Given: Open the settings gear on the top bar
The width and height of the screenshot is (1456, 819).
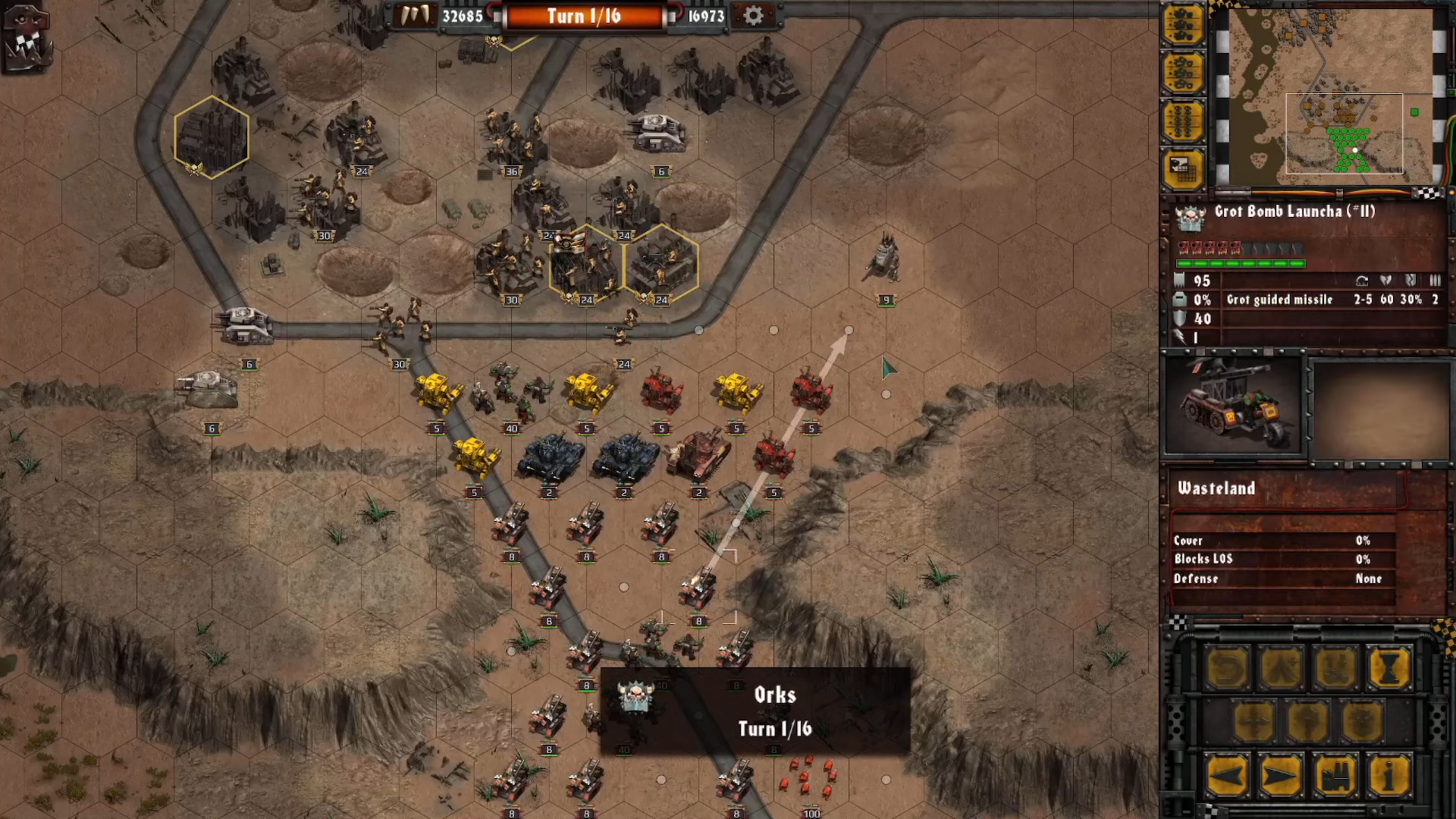Looking at the screenshot, I should 754,15.
